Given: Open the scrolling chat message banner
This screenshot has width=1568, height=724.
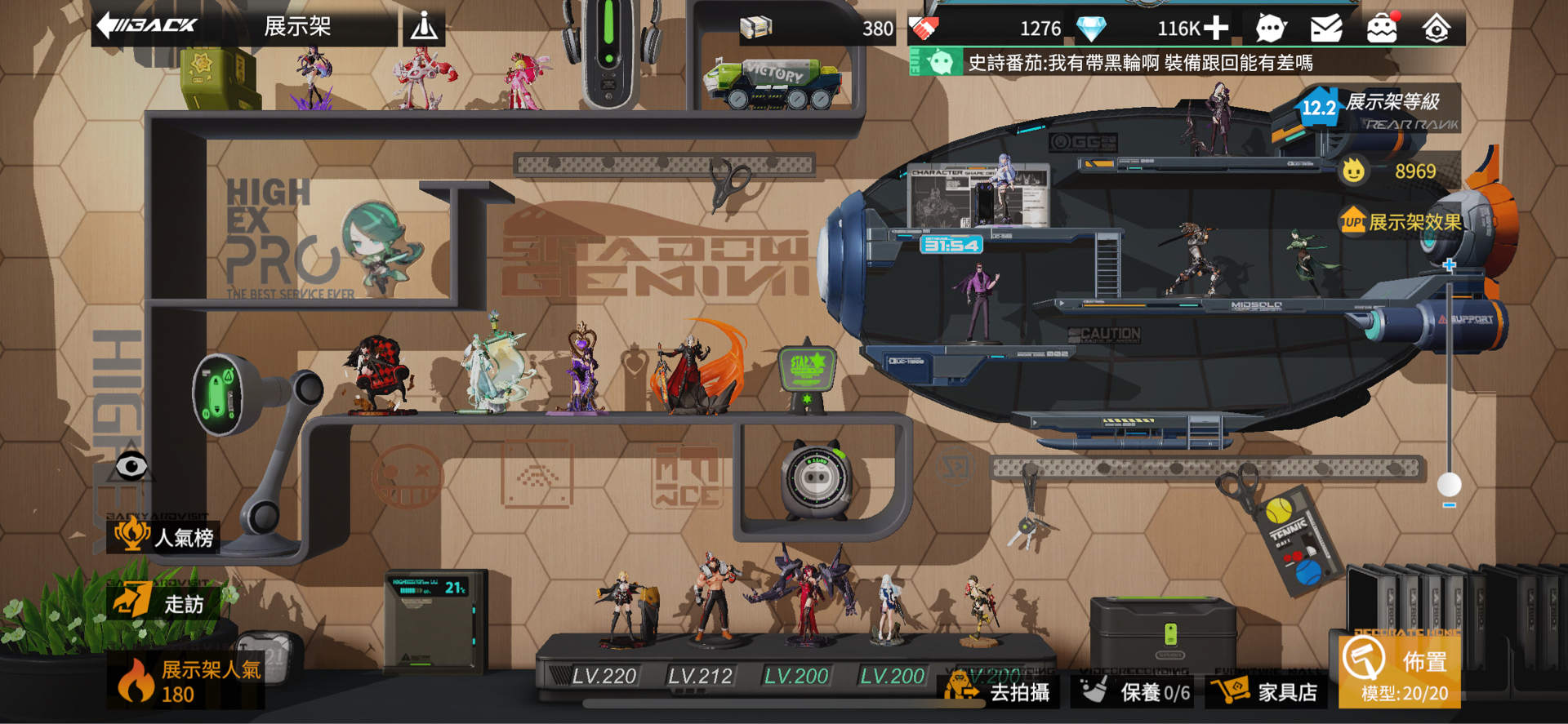Looking at the screenshot, I should [1139, 63].
